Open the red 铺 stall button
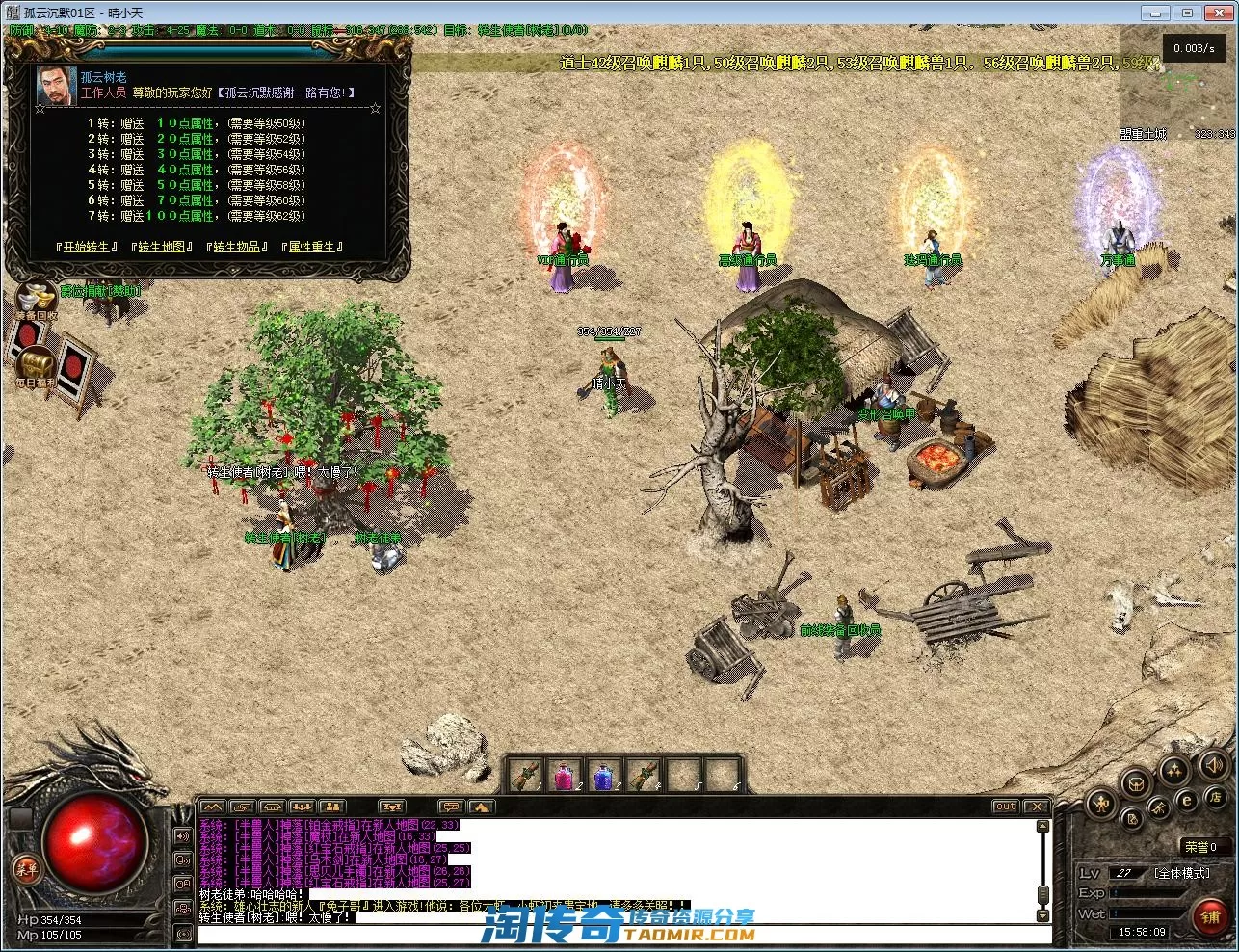This screenshot has width=1239, height=952. 1210,916
